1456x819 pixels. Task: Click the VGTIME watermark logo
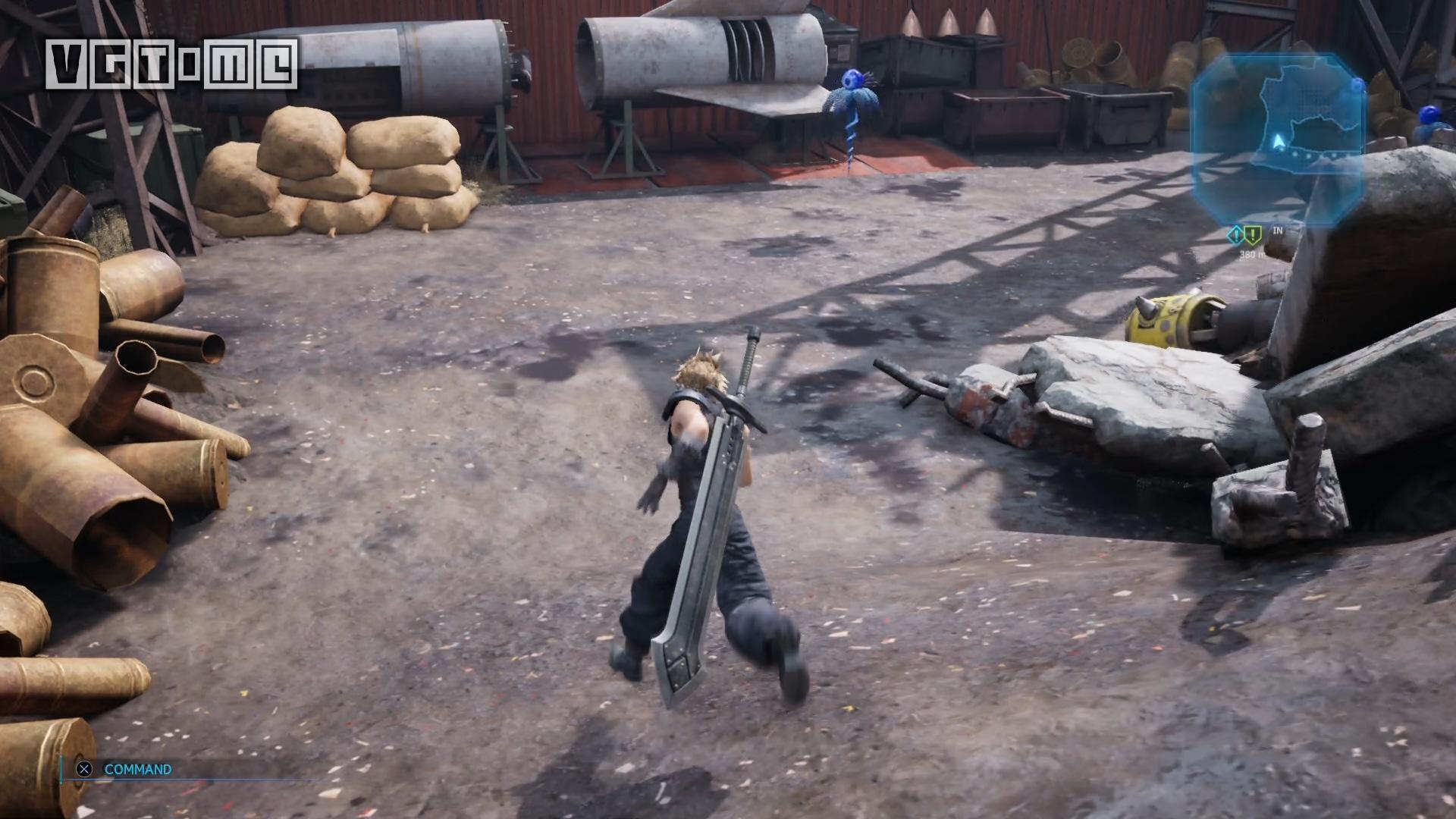[171, 65]
